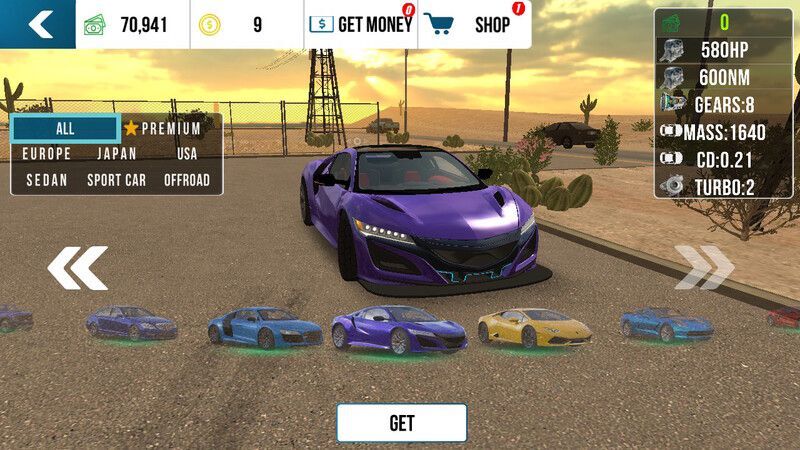Filter cars by Premium

162,129
